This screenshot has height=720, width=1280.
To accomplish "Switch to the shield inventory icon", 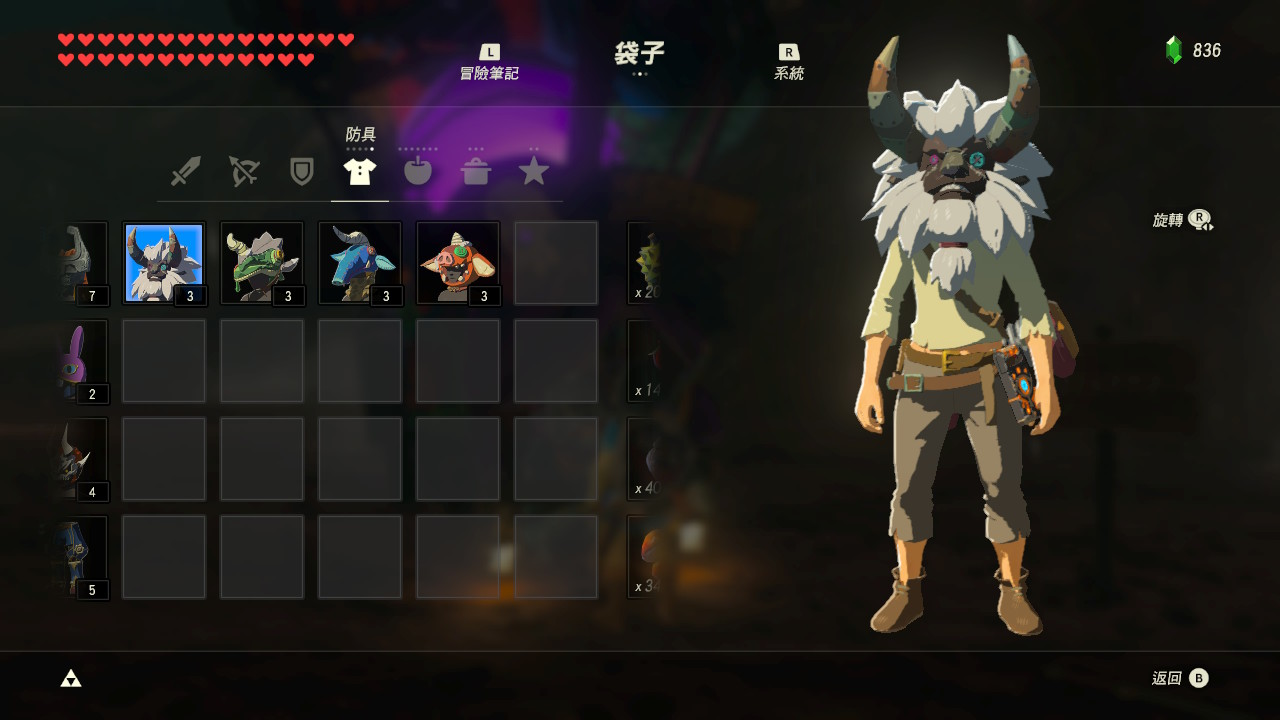I will [x=302, y=170].
